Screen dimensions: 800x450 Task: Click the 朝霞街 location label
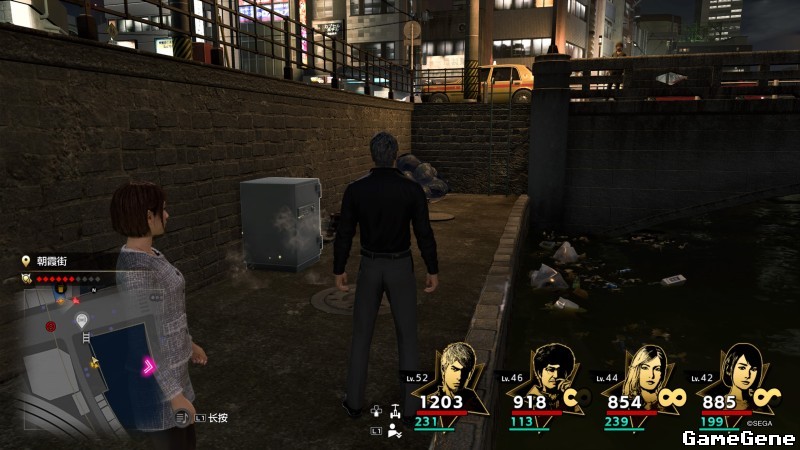(x=54, y=260)
